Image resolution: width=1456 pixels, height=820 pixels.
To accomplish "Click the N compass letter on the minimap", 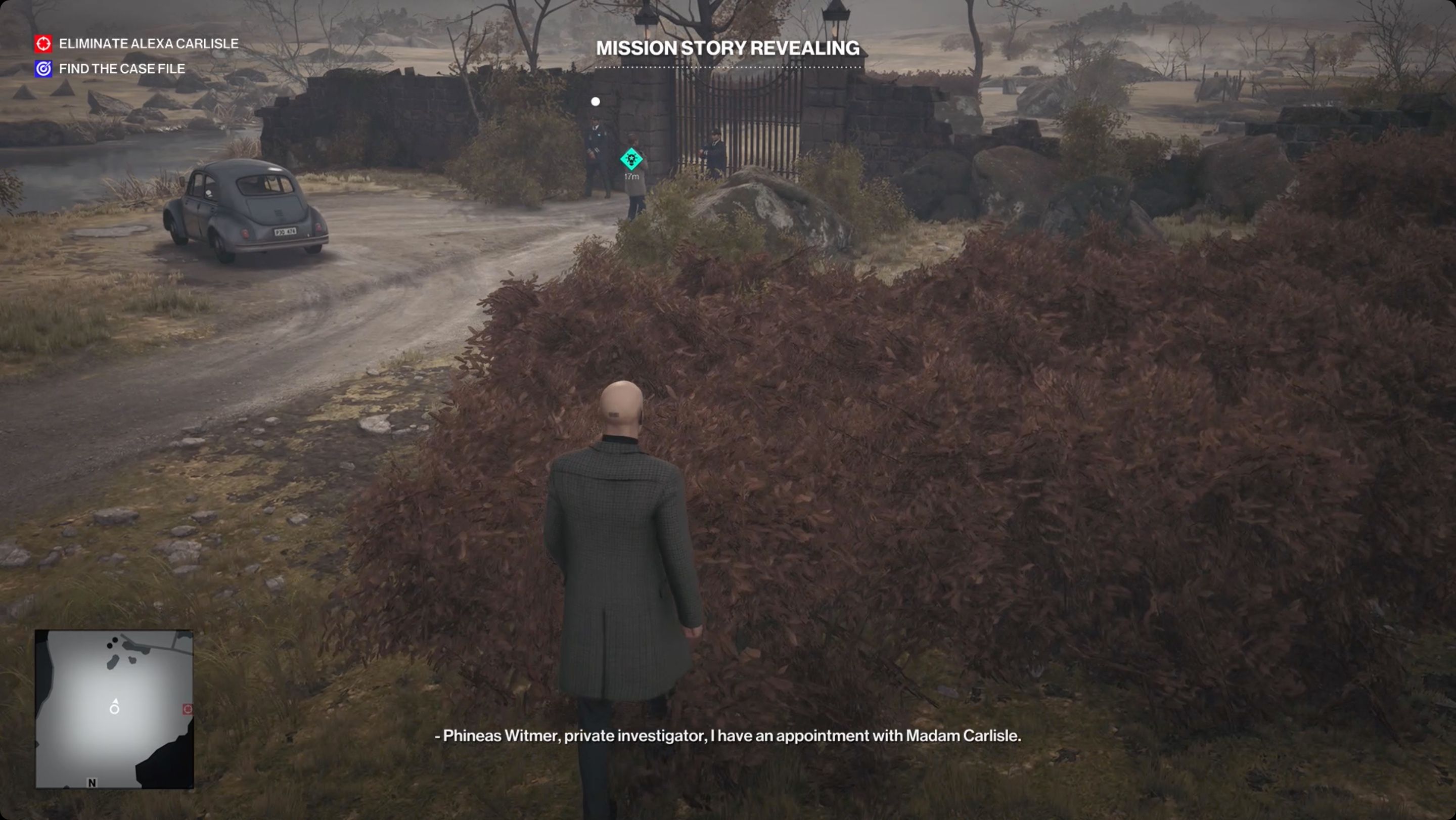I will point(92,783).
